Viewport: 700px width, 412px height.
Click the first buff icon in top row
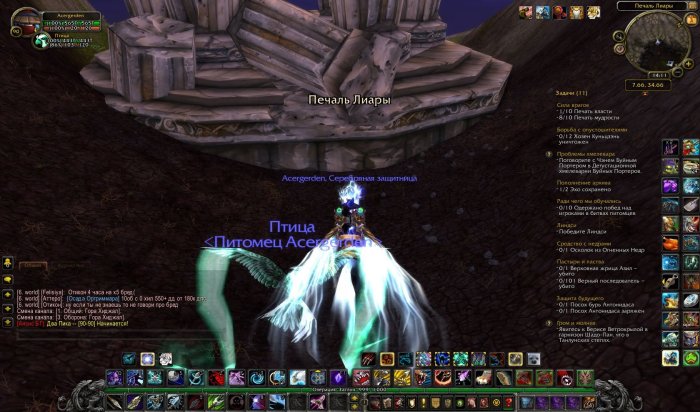pos(525,11)
